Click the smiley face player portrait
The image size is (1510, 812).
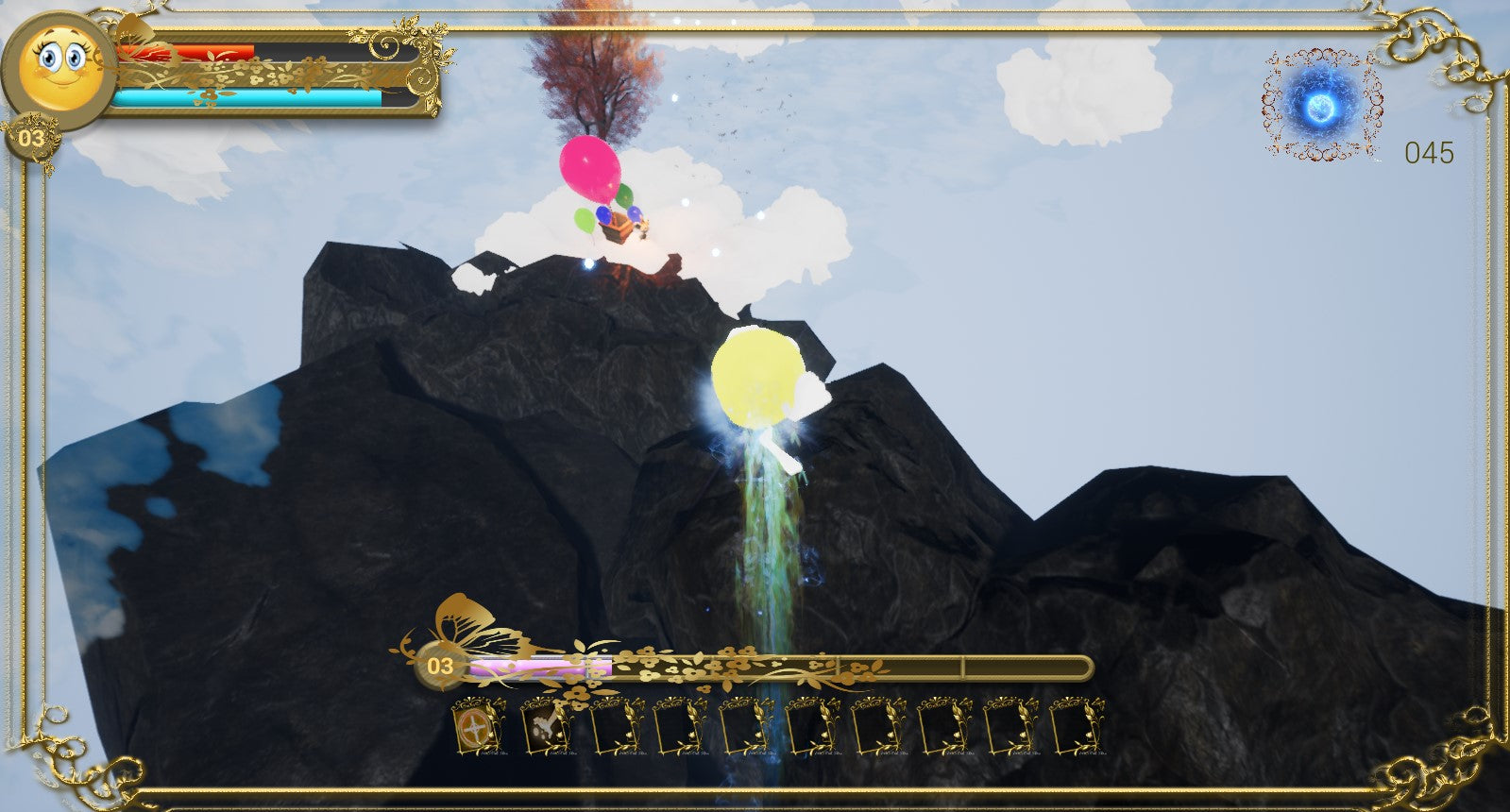pyautogui.click(x=59, y=66)
